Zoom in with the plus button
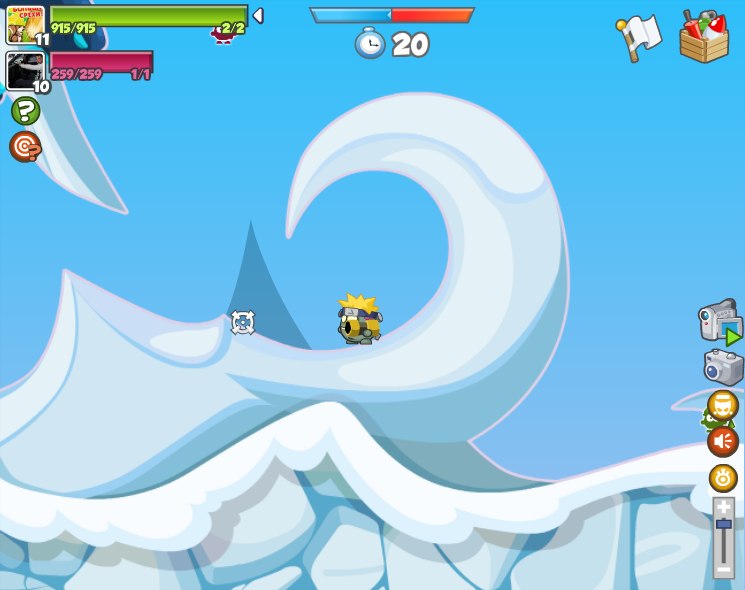This screenshot has width=745, height=590. click(723, 508)
